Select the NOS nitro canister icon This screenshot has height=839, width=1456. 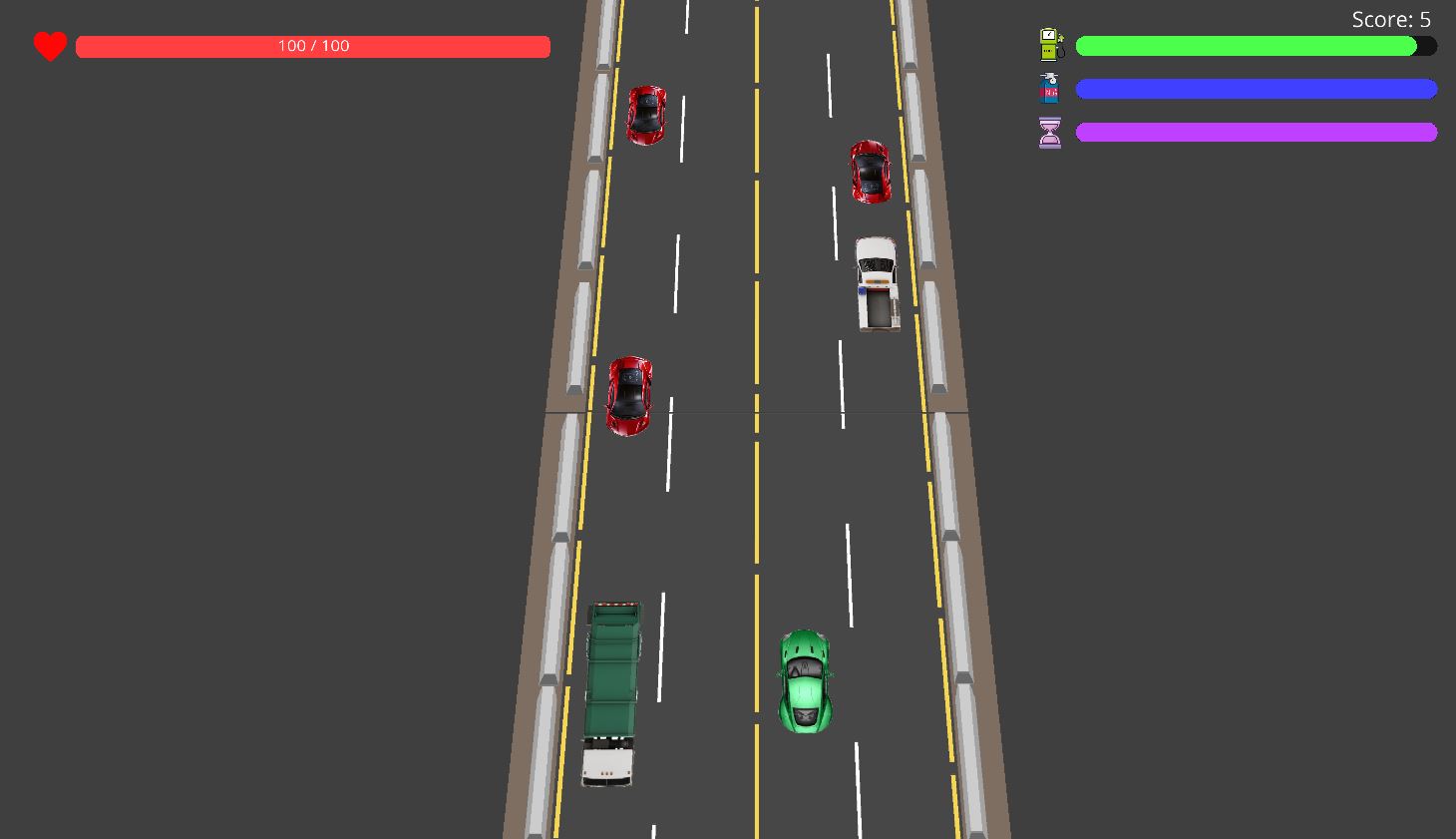1049,88
